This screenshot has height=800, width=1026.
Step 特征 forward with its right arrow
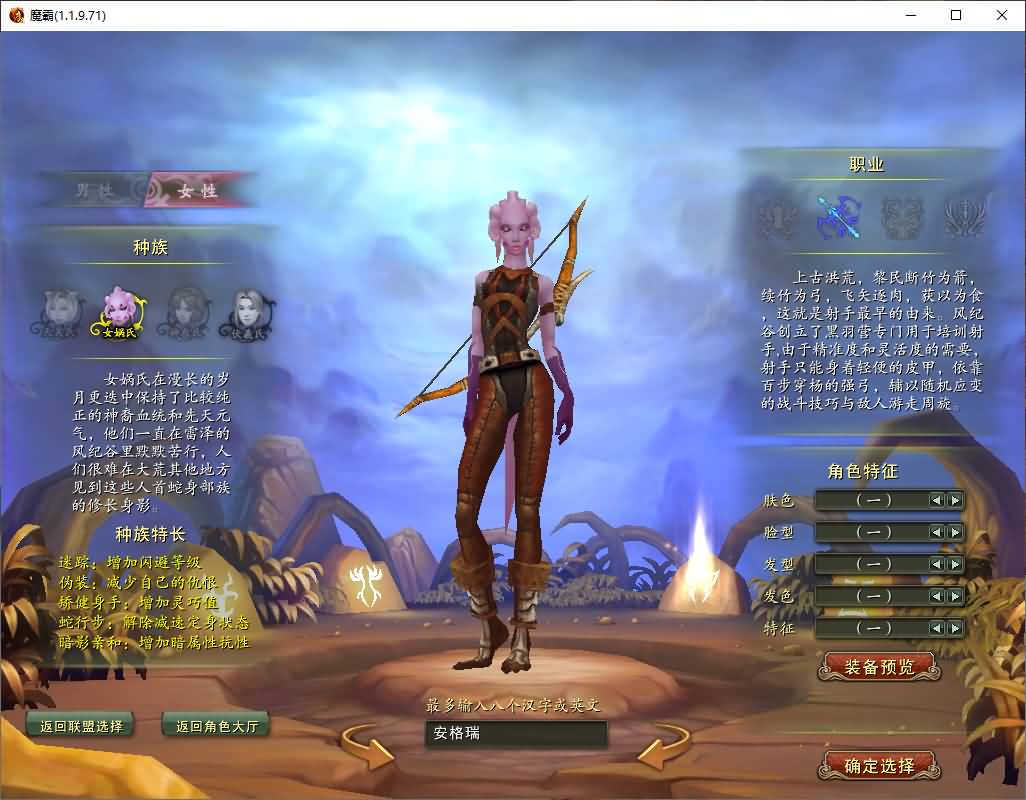click(x=955, y=628)
